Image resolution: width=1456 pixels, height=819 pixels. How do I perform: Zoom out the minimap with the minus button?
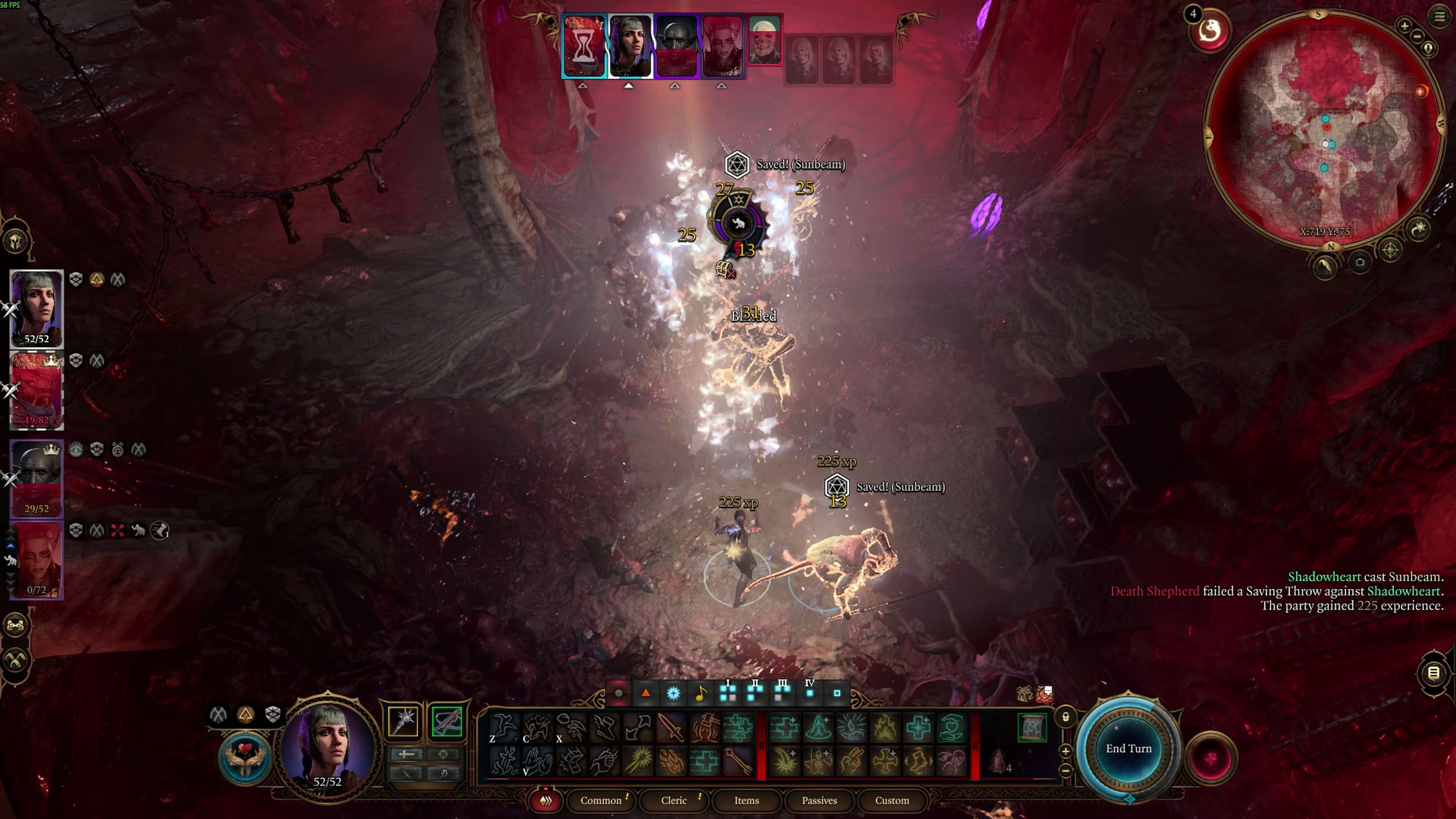pos(1417,37)
